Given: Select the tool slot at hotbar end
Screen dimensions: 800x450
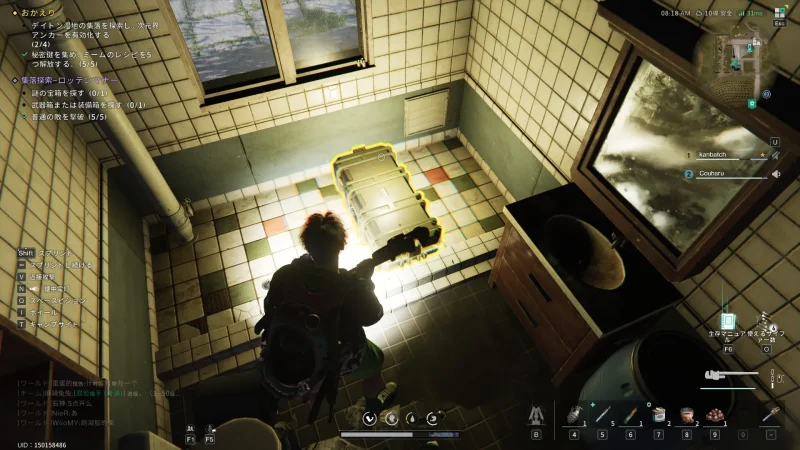Looking at the screenshot, I should coord(771,414).
